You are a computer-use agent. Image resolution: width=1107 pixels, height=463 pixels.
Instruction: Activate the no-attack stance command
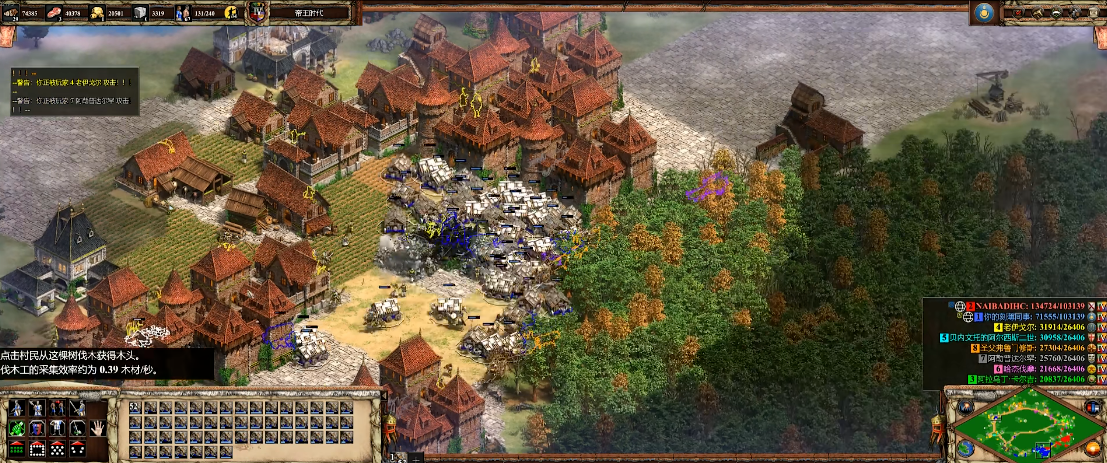coord(78,409)
